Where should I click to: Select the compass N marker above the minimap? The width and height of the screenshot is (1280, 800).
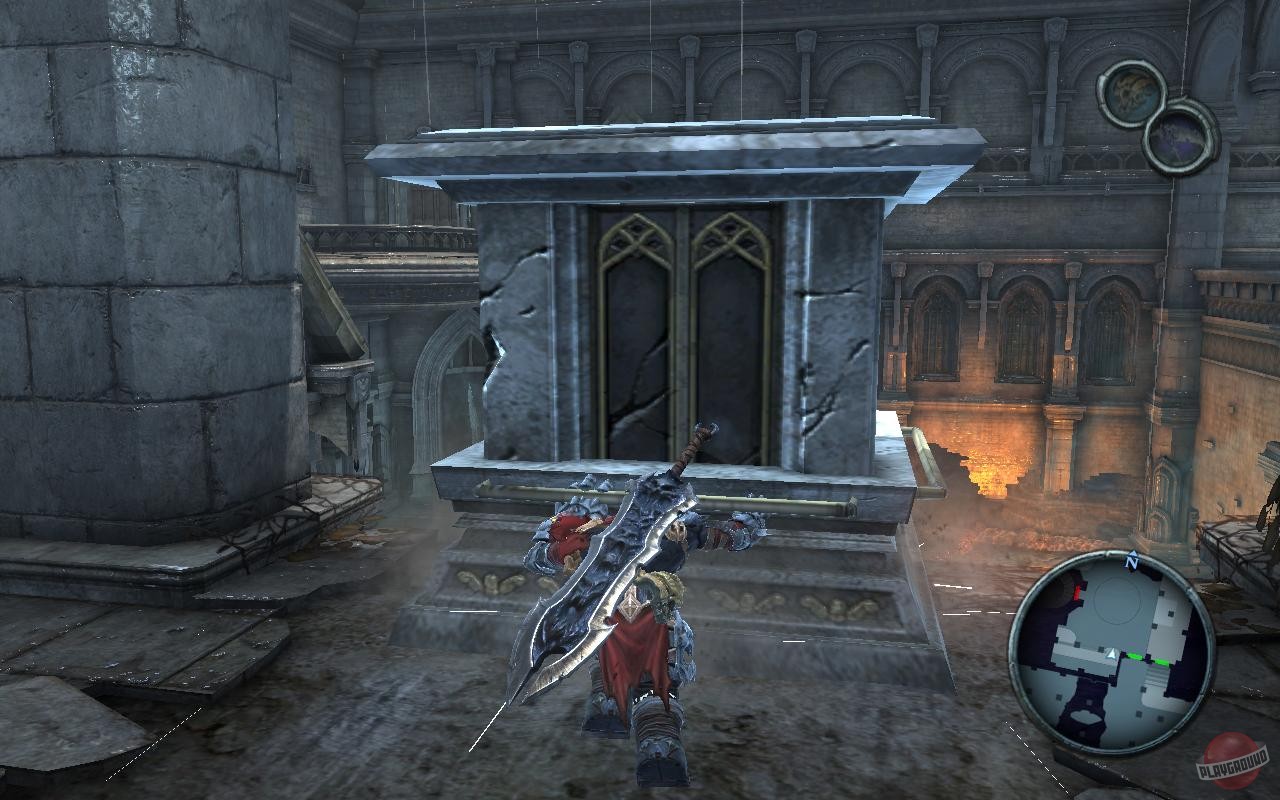click(x=1131, y=561)
